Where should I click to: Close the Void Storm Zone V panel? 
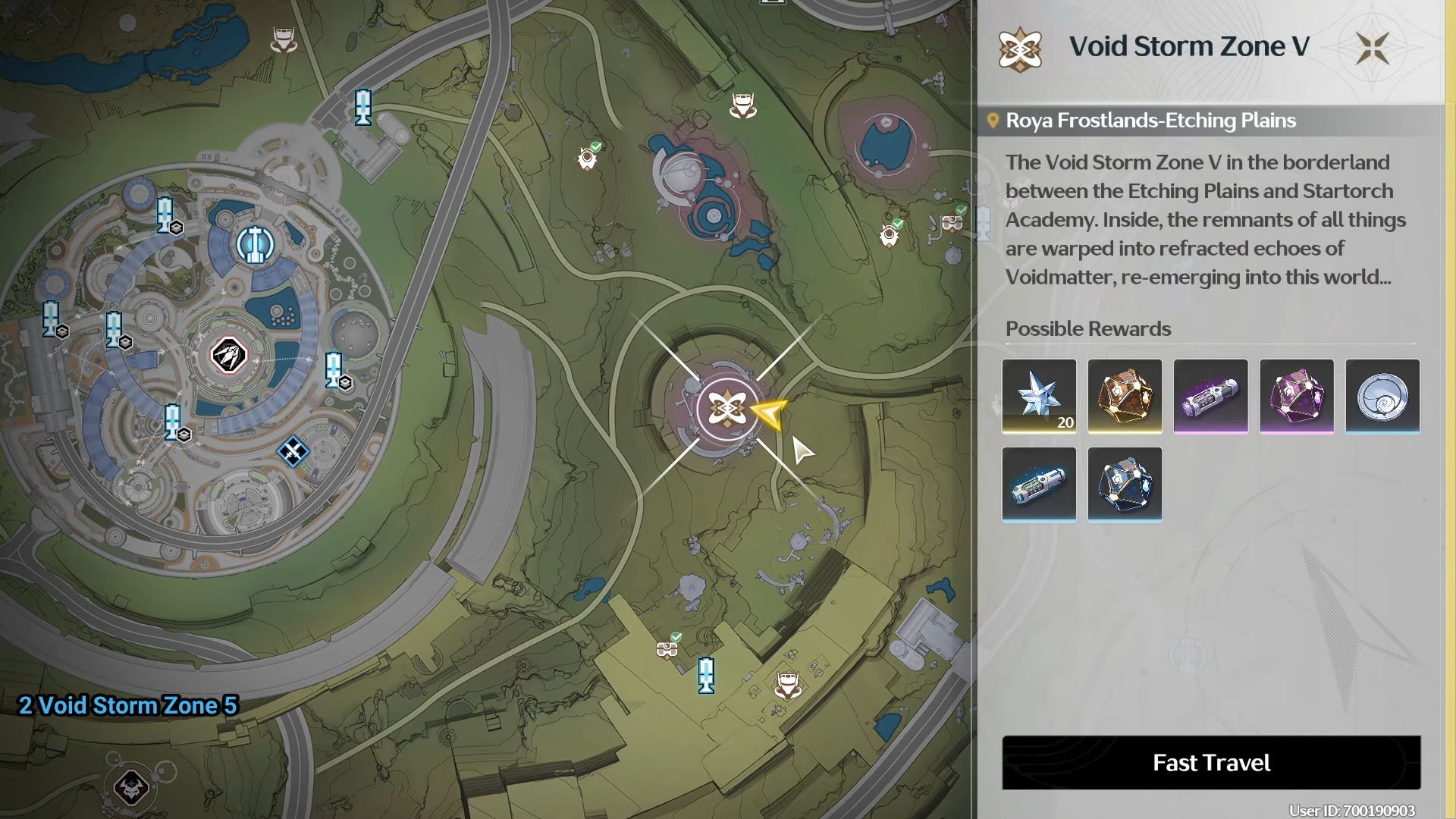click(x=1372, y=48)
